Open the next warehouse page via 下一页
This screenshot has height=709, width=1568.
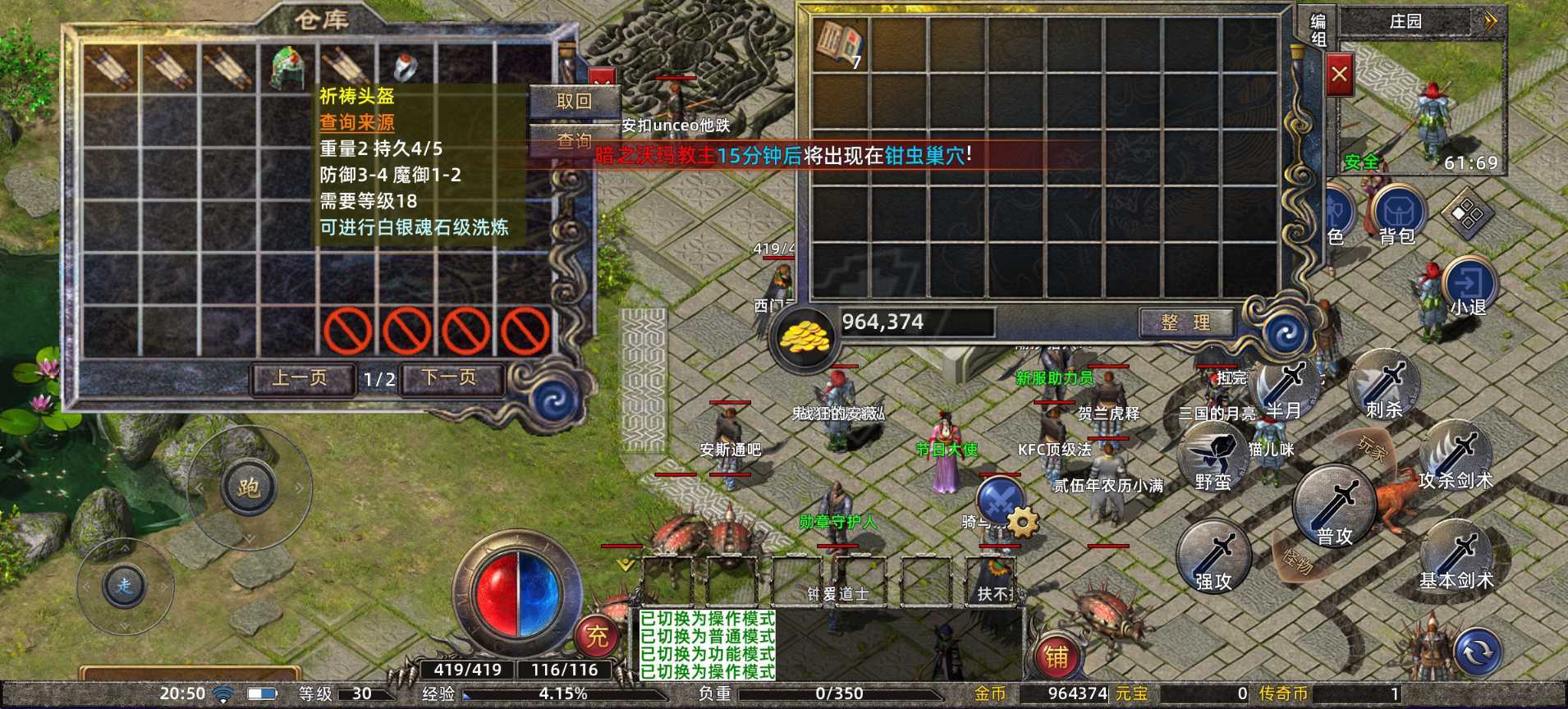450,377
